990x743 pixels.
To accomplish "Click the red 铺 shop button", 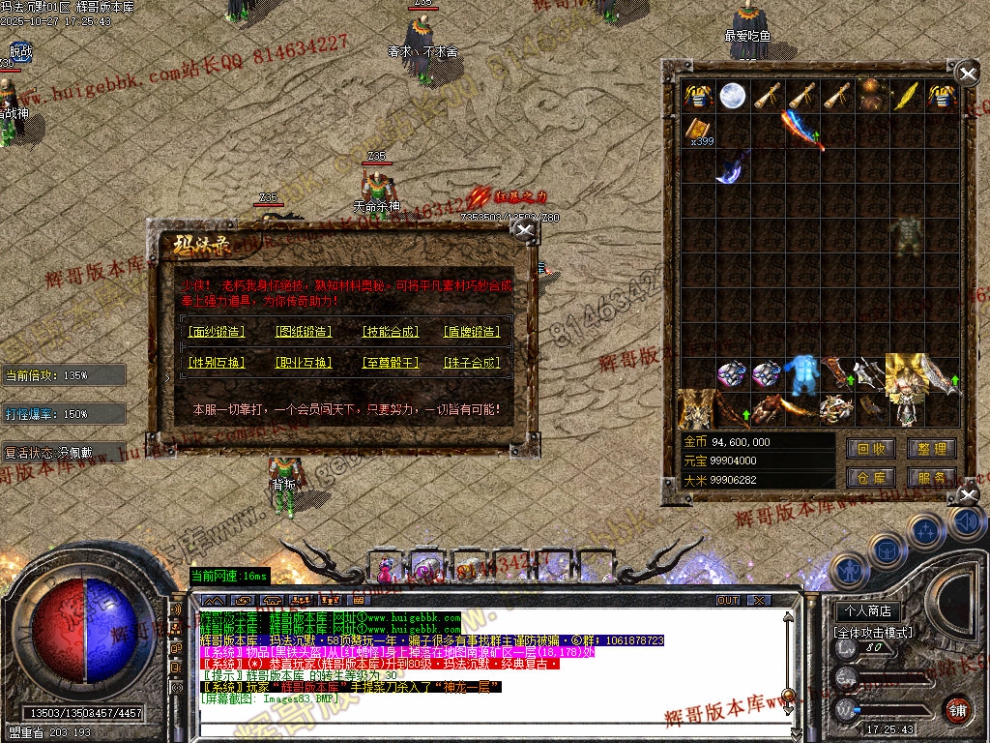I will point(958,708).
